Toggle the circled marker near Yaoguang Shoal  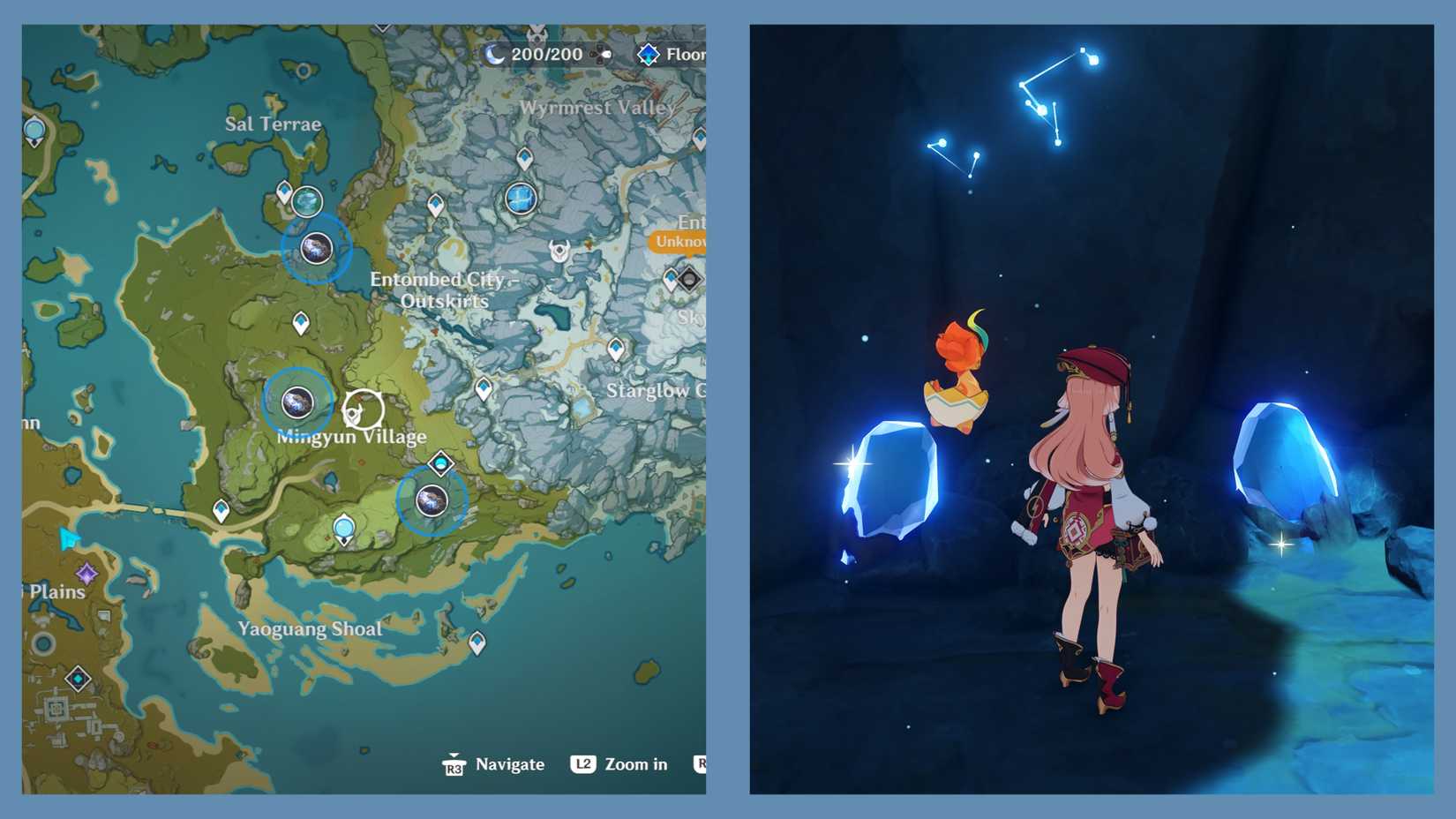pos(432,499)
